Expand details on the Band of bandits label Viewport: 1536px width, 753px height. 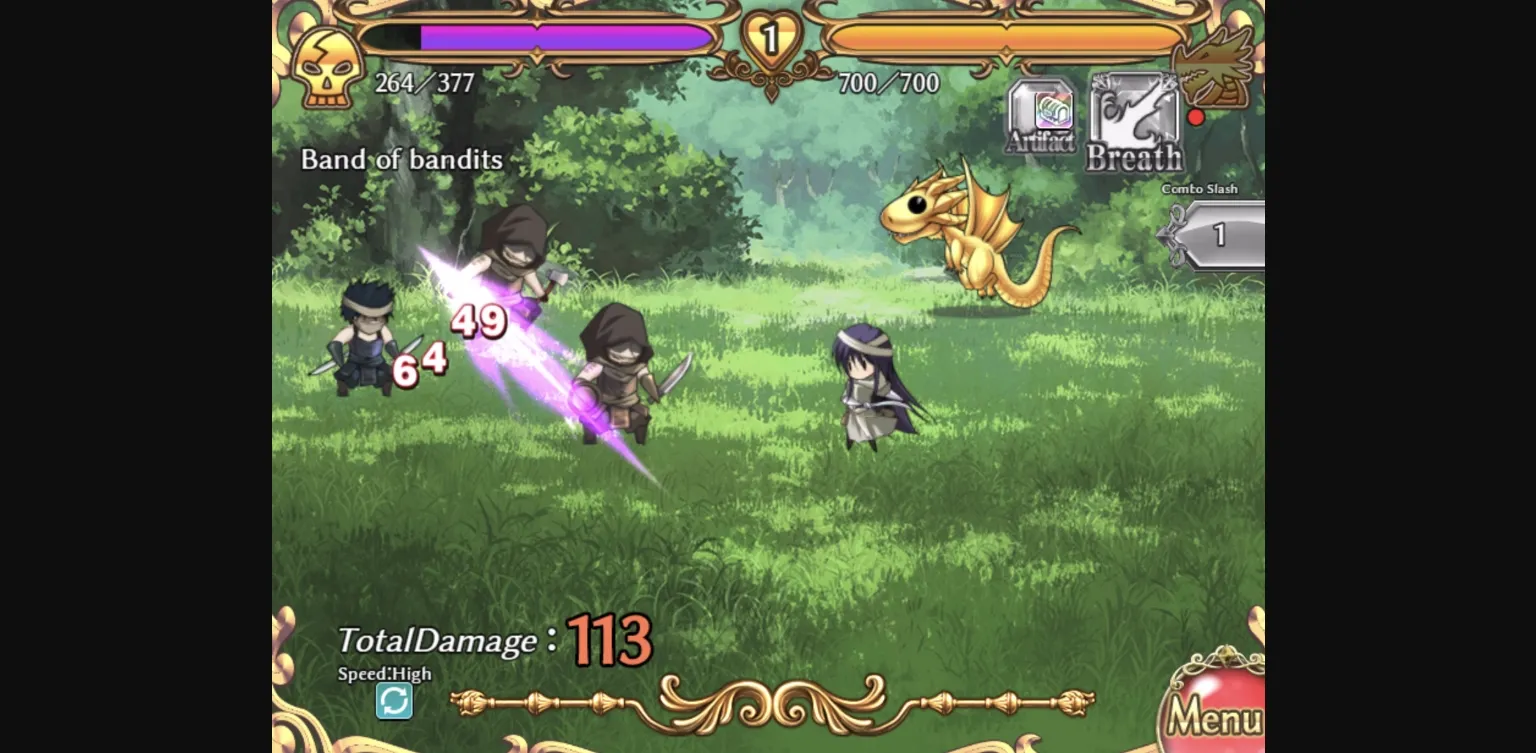click(x=402, y=160)
